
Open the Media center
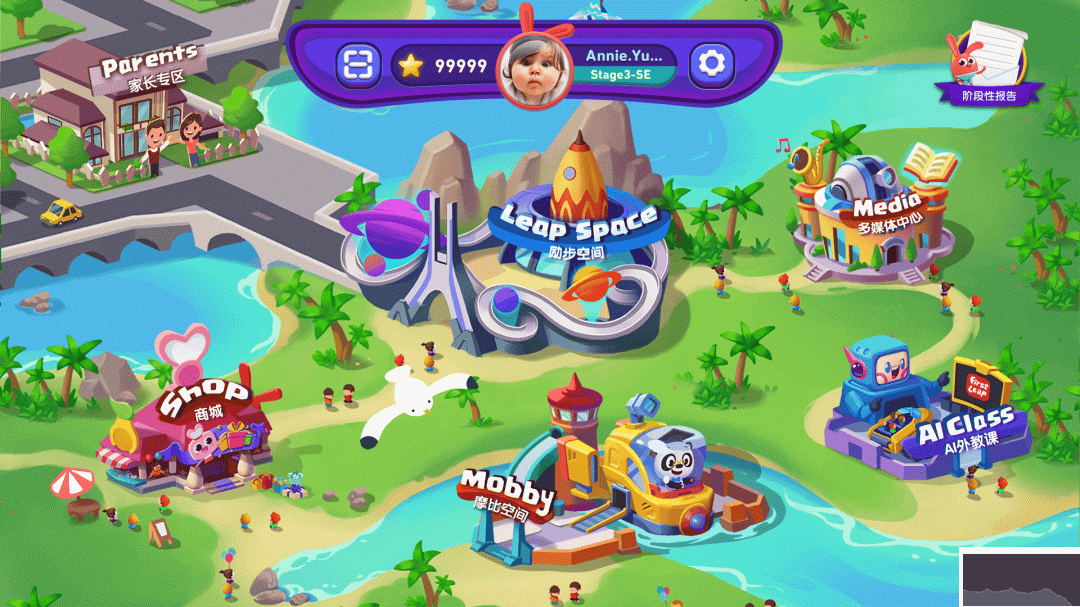coord(870,215)
